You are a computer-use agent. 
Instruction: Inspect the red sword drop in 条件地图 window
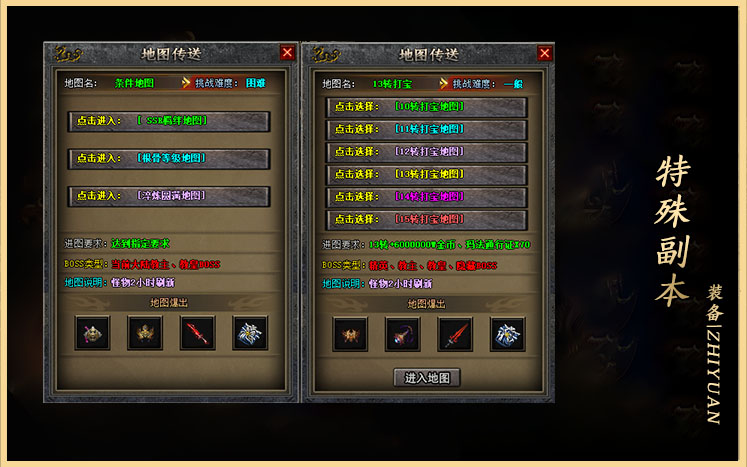coord(197,333)
